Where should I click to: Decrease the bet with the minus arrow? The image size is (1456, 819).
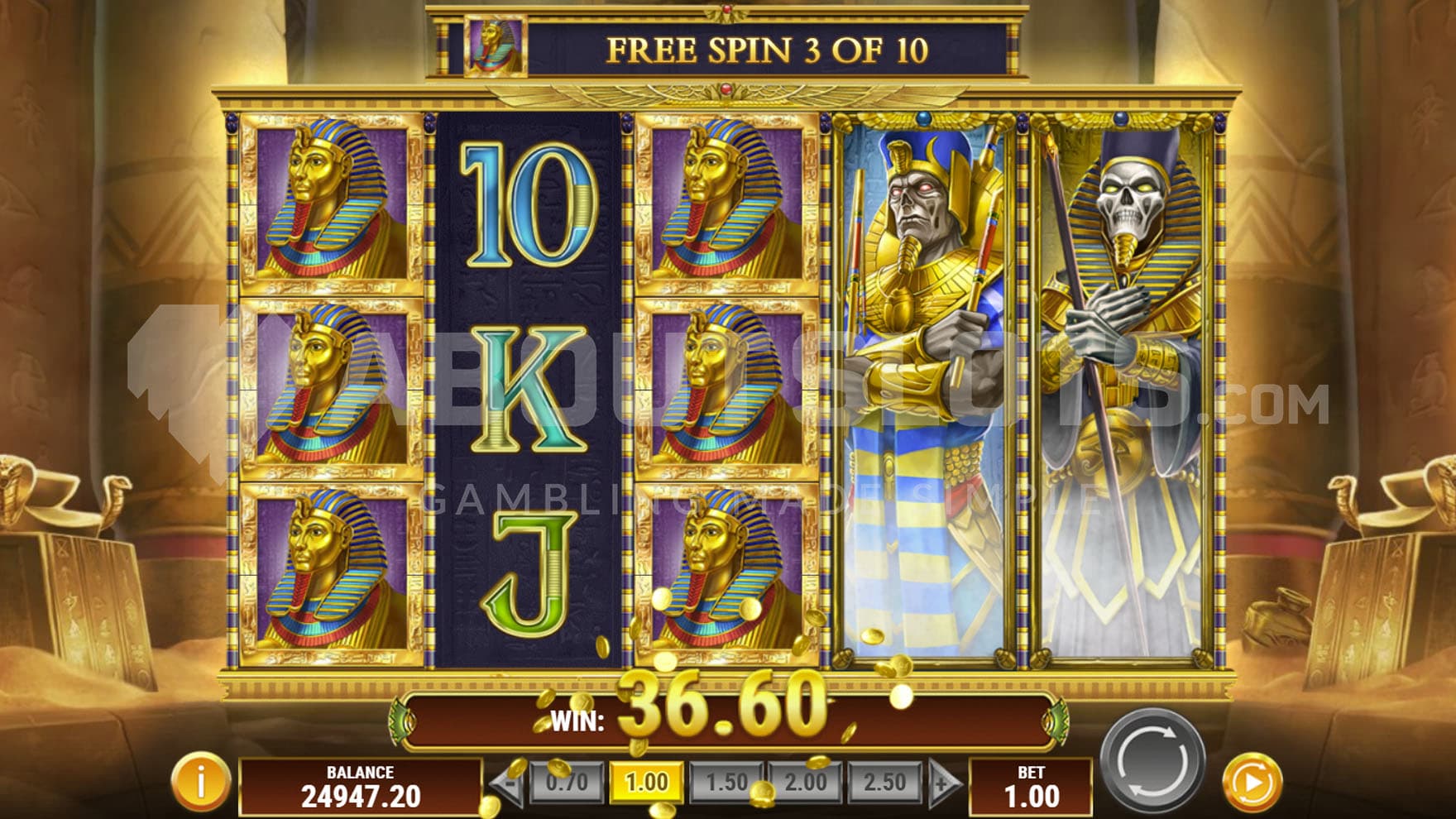tap(508, 783)
